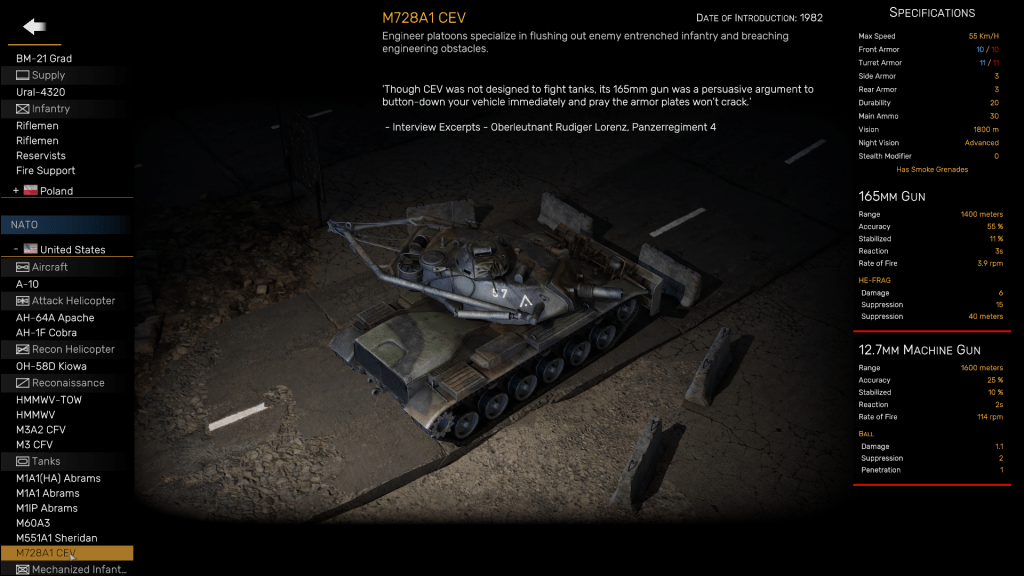The width and height of the screenshot is (1024, 576).
Task: Select the HMMWV-TOW unit
Action: (x=49, y=400)
